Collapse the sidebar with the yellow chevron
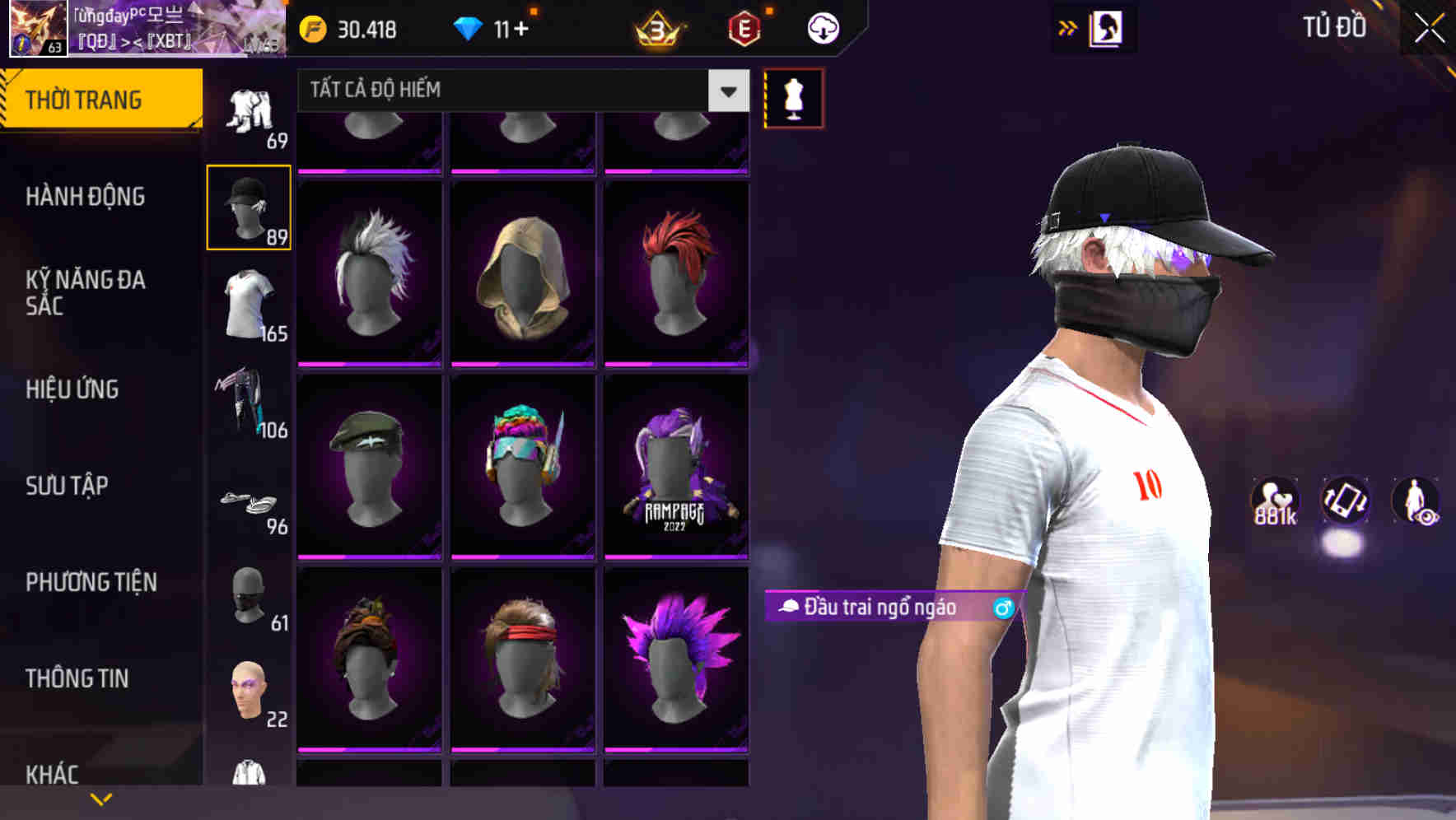Screen dimensions: 1456x820 point(101,798)
